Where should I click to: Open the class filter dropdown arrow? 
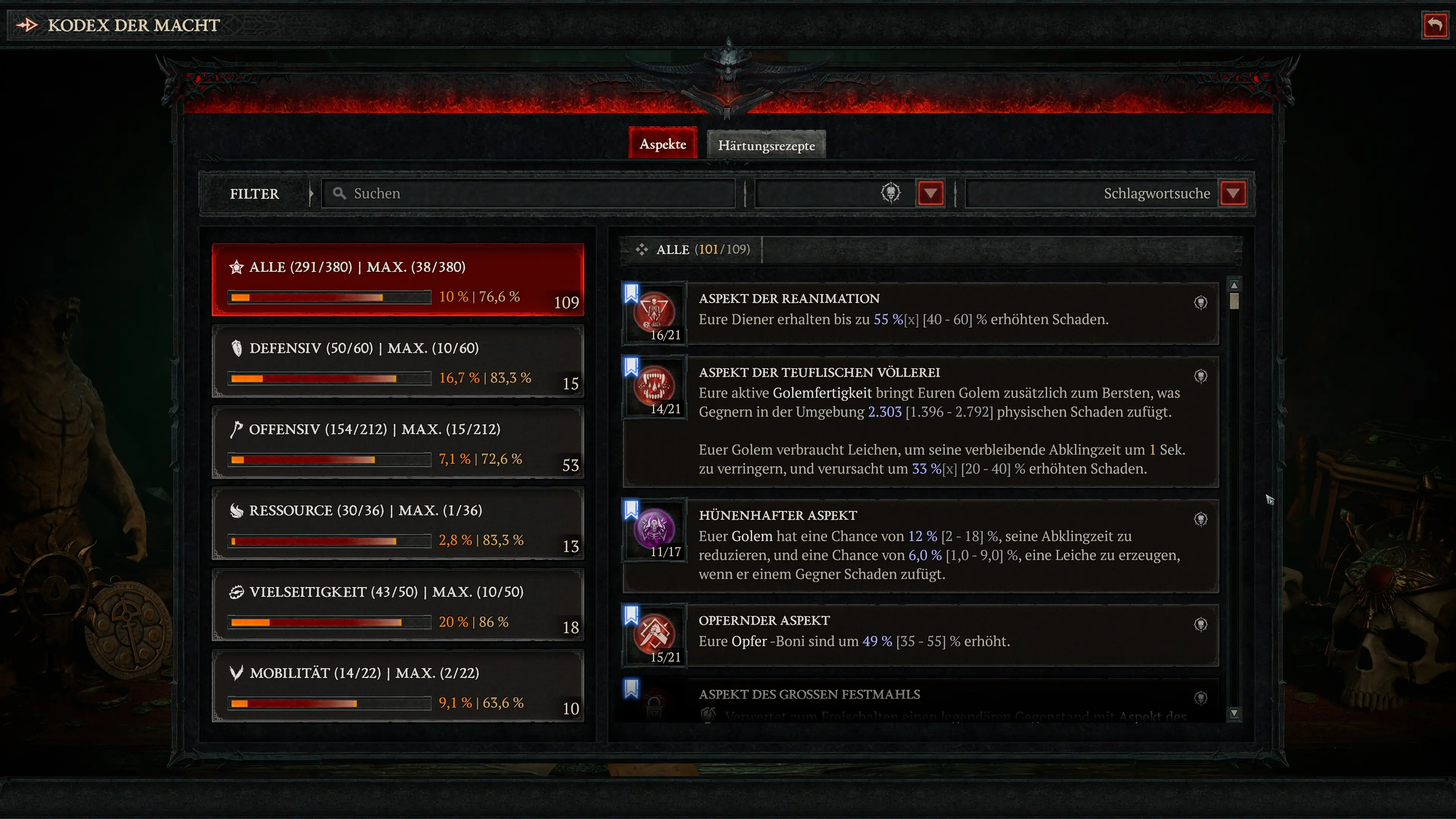930,193
